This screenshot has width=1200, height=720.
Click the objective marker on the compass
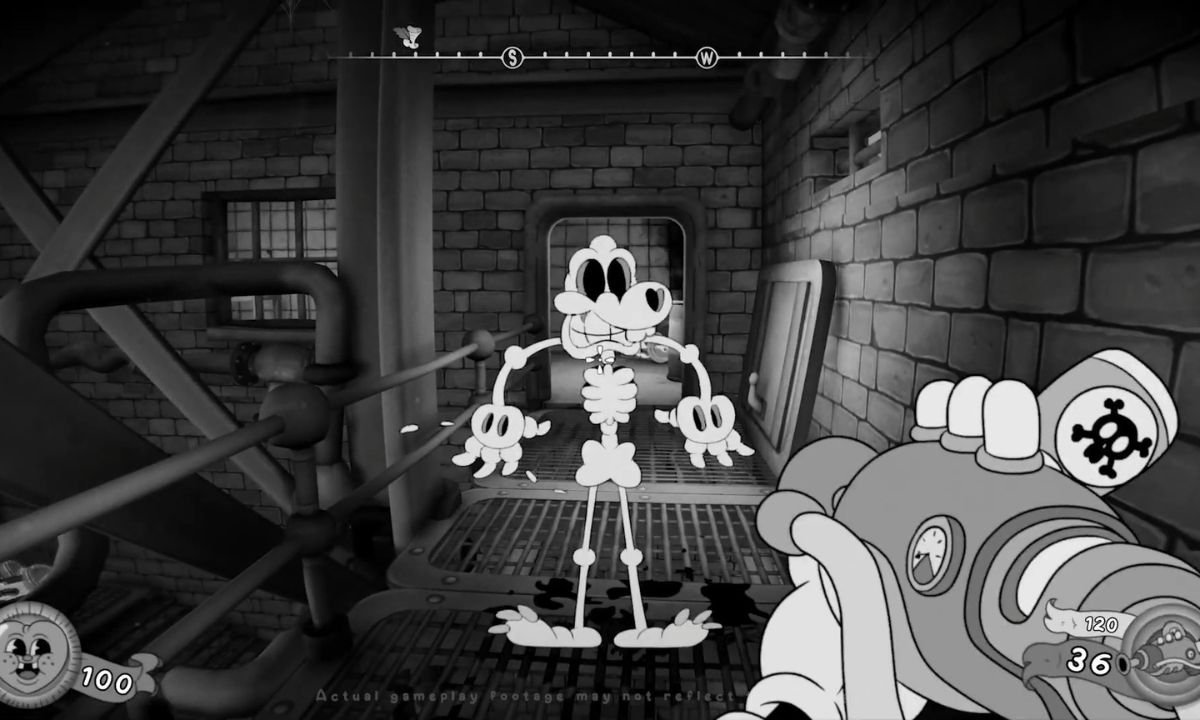click(407, 38)
